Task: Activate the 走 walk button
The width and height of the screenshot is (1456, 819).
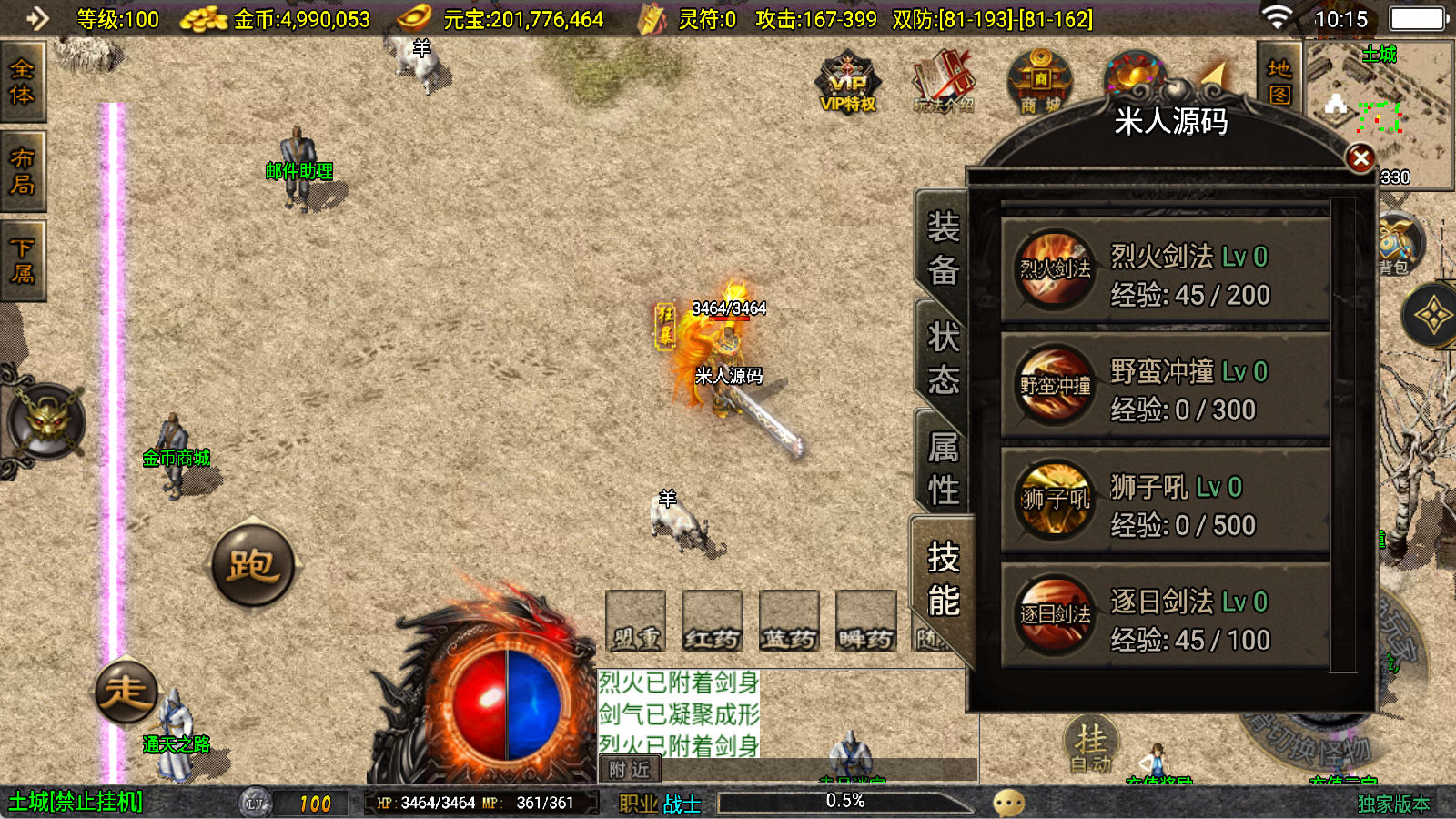Action: pyautogui.click(x=126, y=692)
